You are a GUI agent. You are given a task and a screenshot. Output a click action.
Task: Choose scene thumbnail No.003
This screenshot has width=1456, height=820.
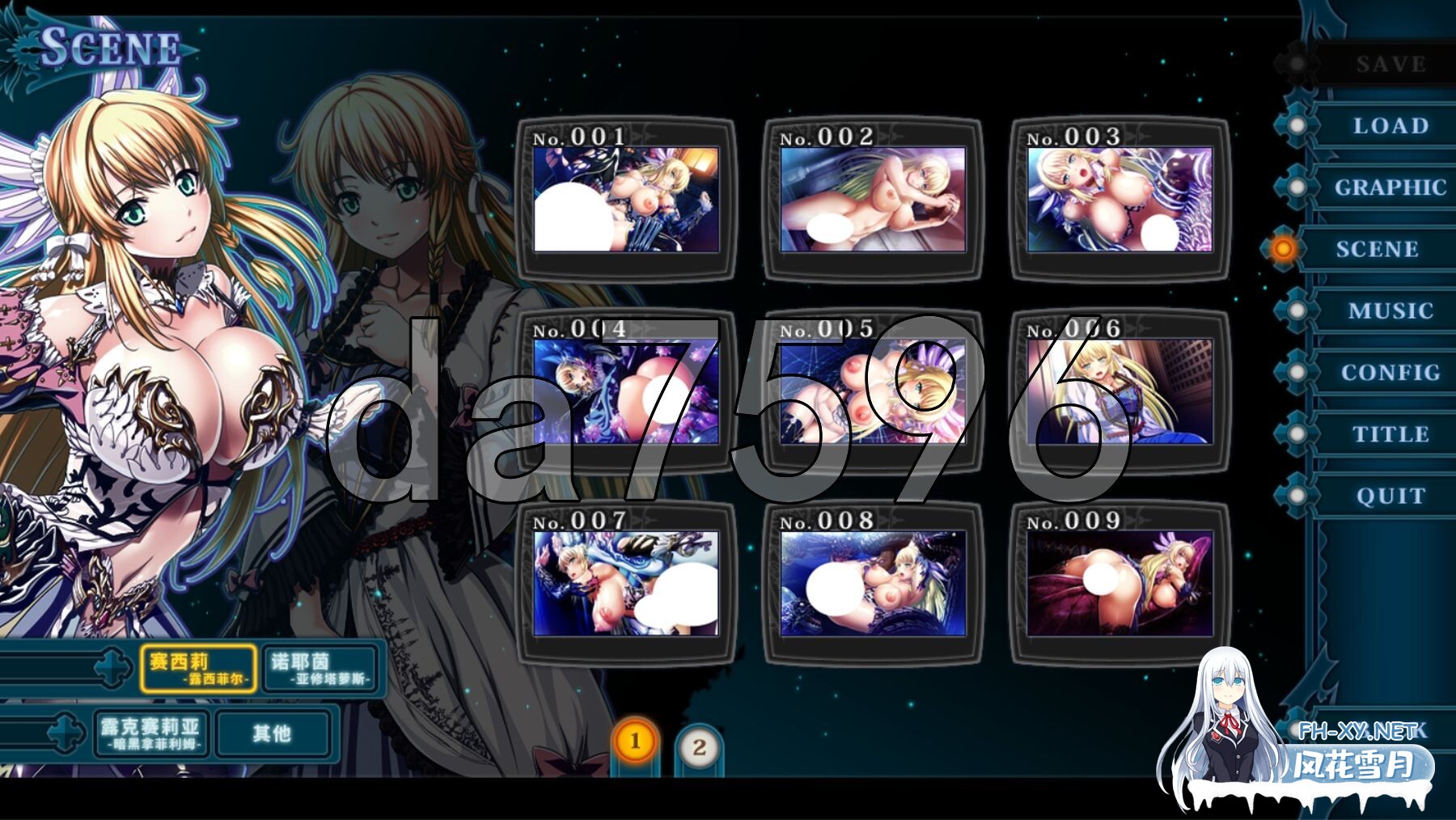tap(1120, 199)
